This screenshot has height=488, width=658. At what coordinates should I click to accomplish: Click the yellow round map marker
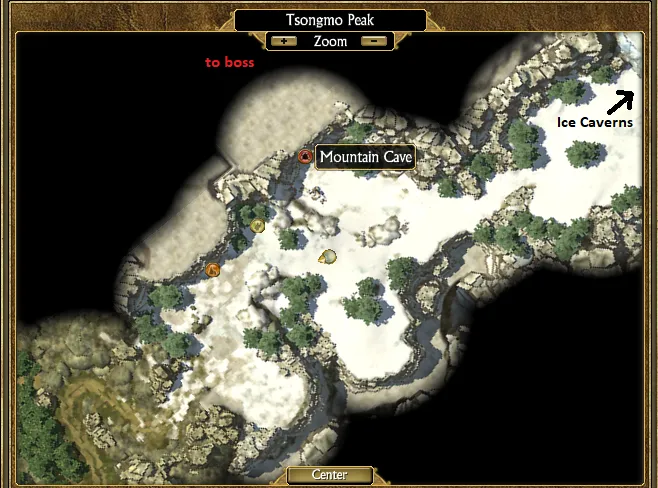[x=258, y=226]
